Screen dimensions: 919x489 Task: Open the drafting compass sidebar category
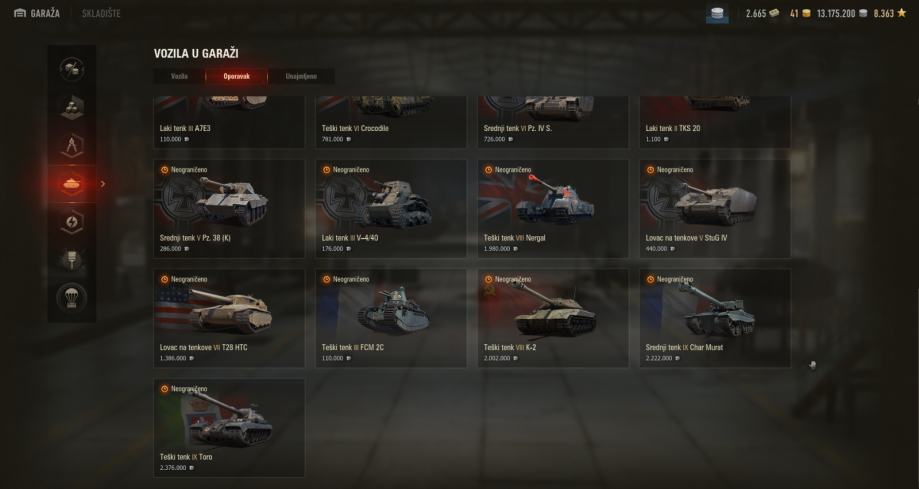(72, 146)
